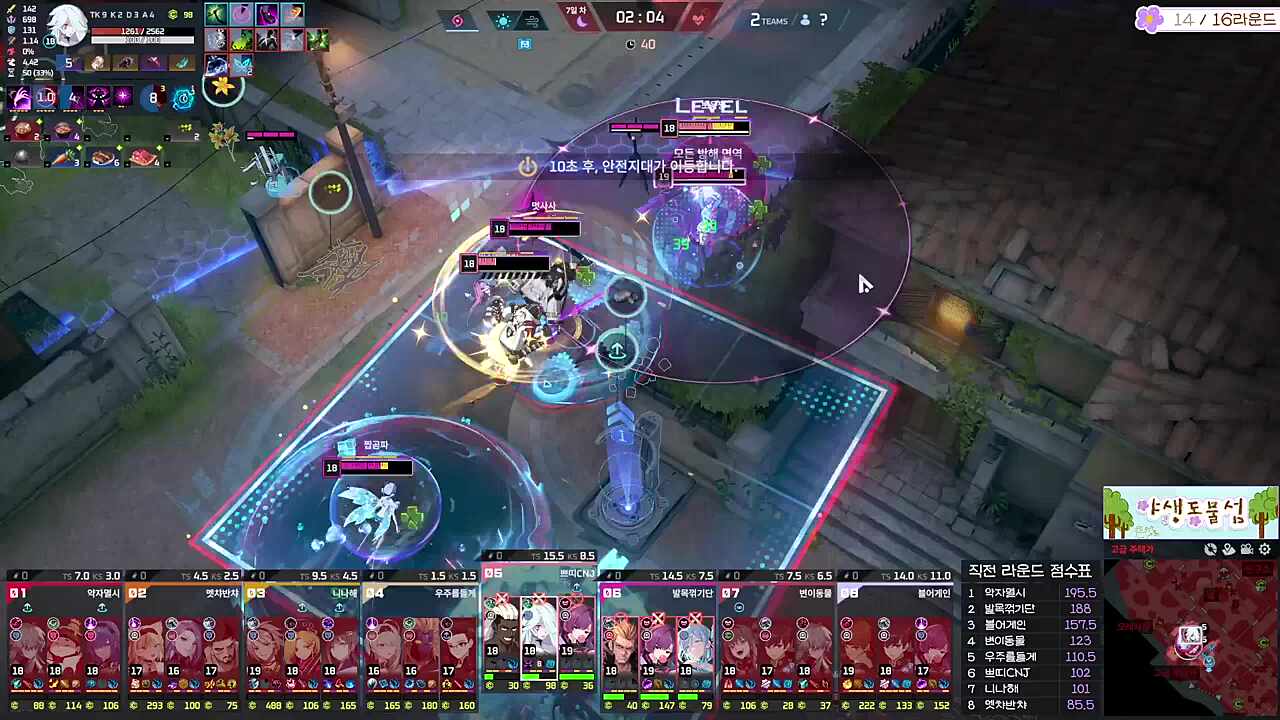Select team 07 panel 변이동물
Image resolution: width=1280 pixels, height=720 pixels.
click(x=777, y=638)
